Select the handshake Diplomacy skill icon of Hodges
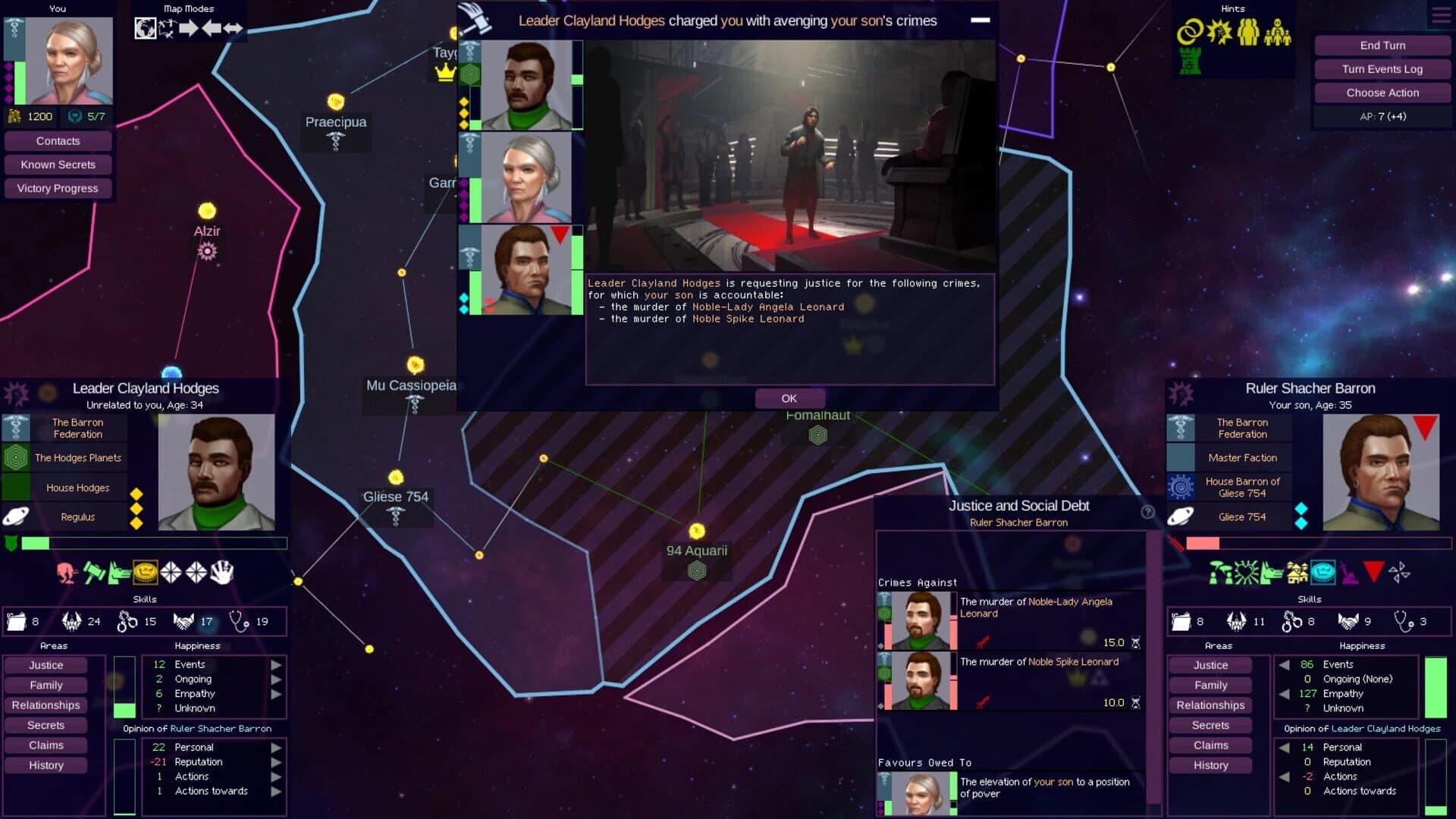Screen dimensions: 1456x819 tap(184, 623)
